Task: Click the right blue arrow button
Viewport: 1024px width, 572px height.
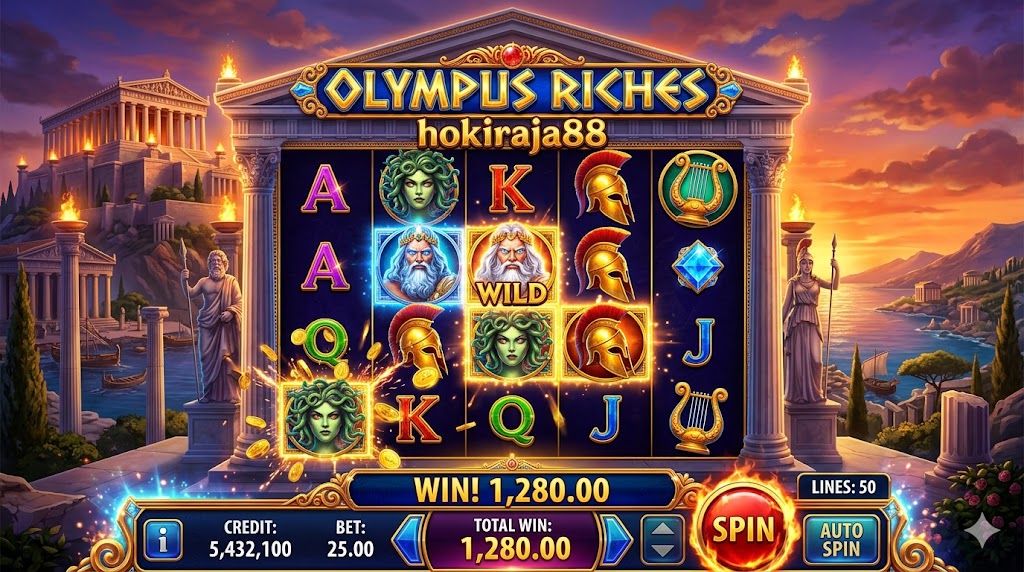Action: pyautogui.click(x=616, y=539)
